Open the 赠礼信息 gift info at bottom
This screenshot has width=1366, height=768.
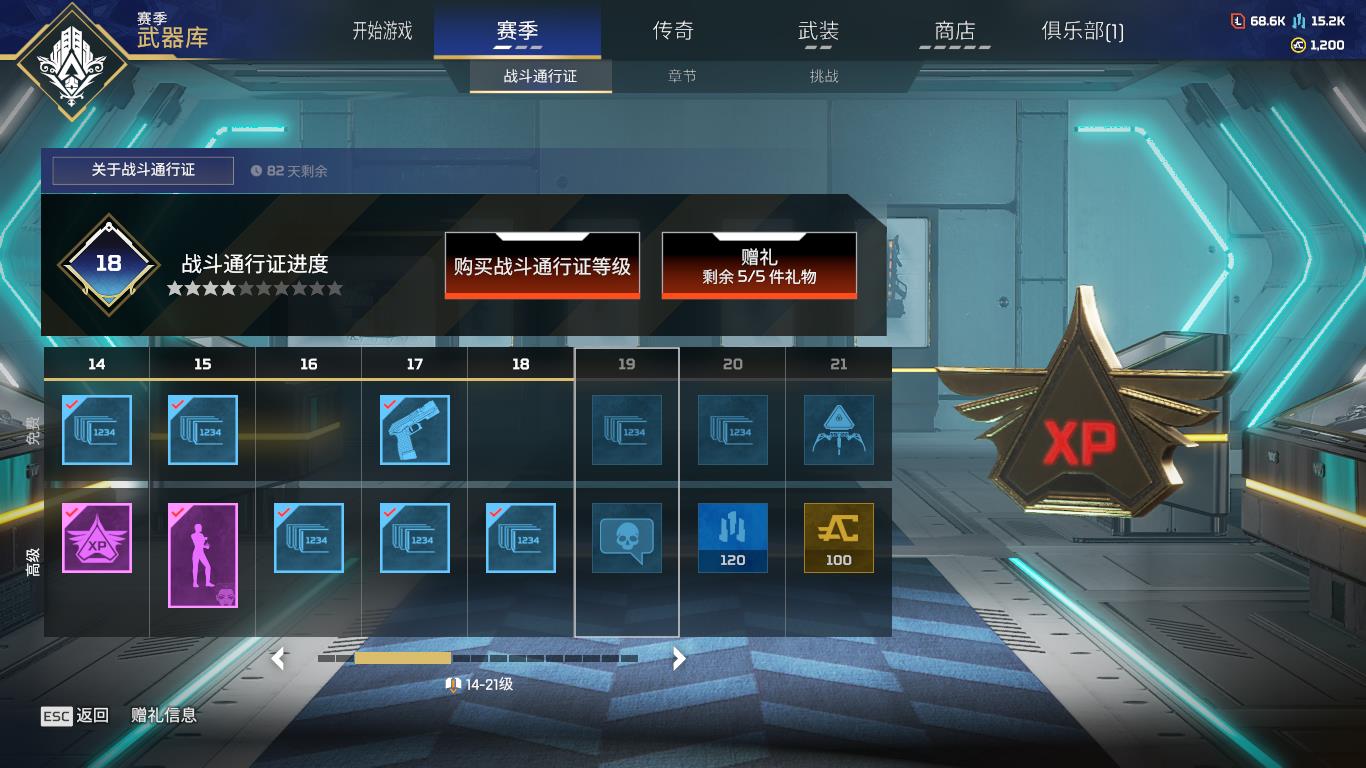click(163, 715)
